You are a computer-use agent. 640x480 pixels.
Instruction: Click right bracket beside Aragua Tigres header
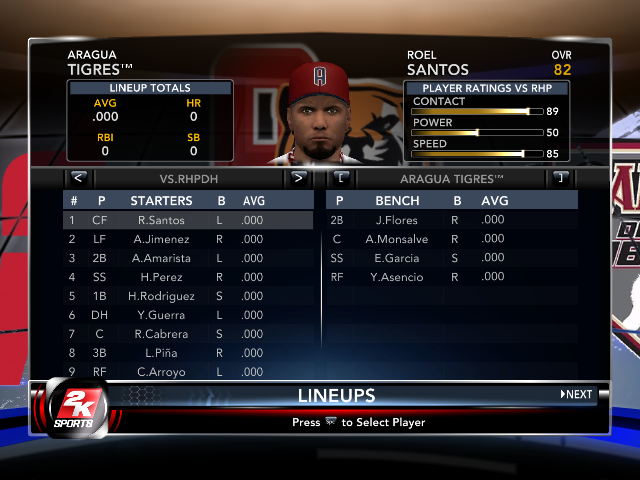point(560,179)
